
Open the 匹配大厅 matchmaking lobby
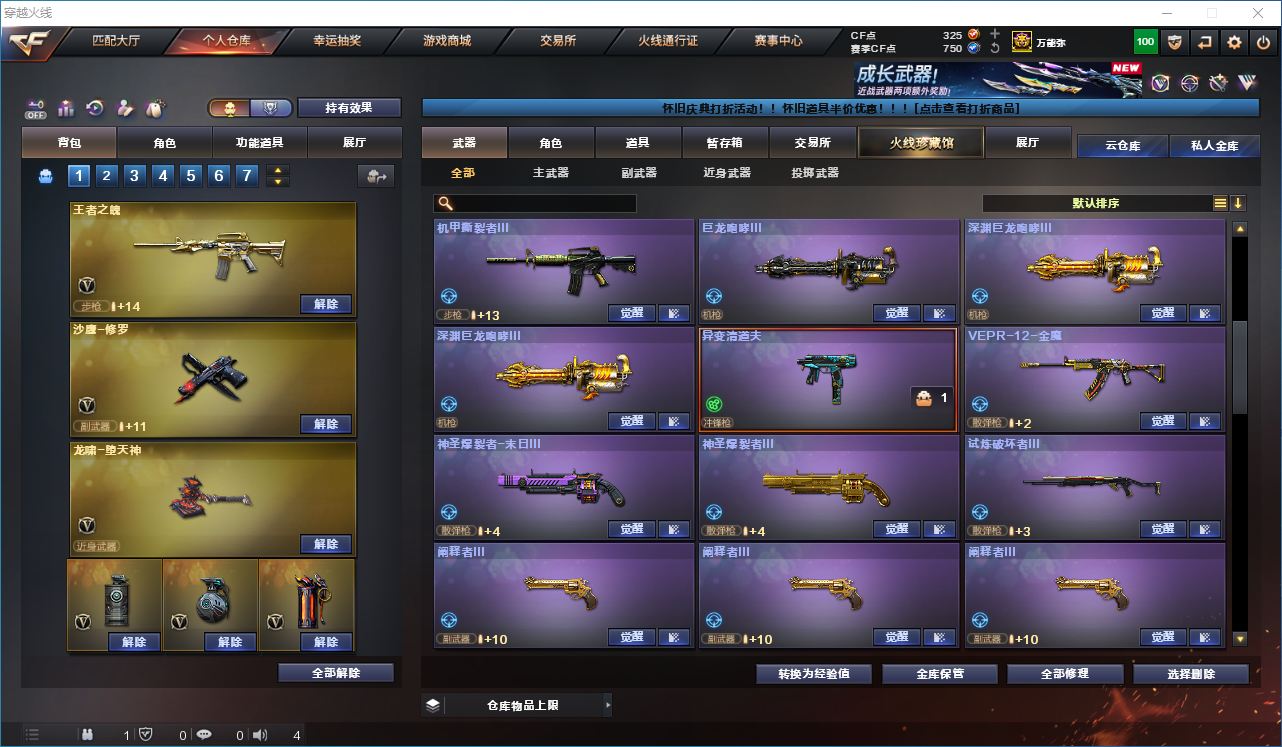point(116,41)
